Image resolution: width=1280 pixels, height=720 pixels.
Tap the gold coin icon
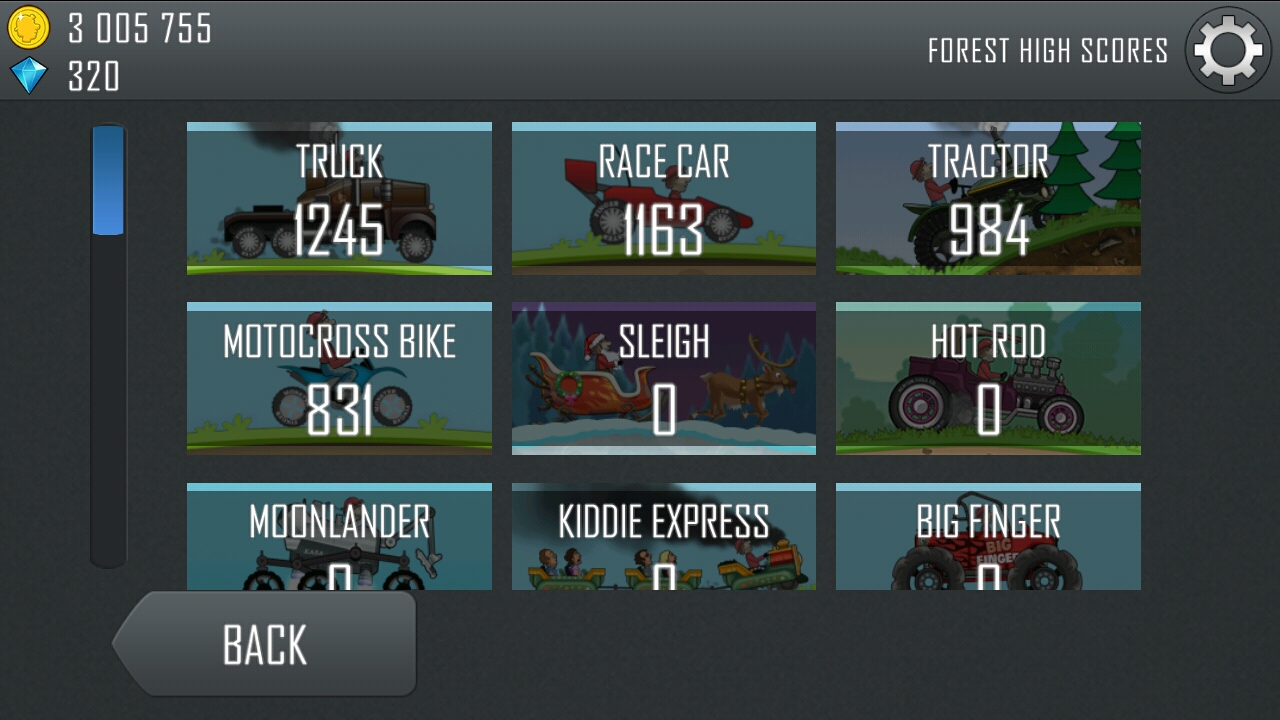(x=28, y=27)
